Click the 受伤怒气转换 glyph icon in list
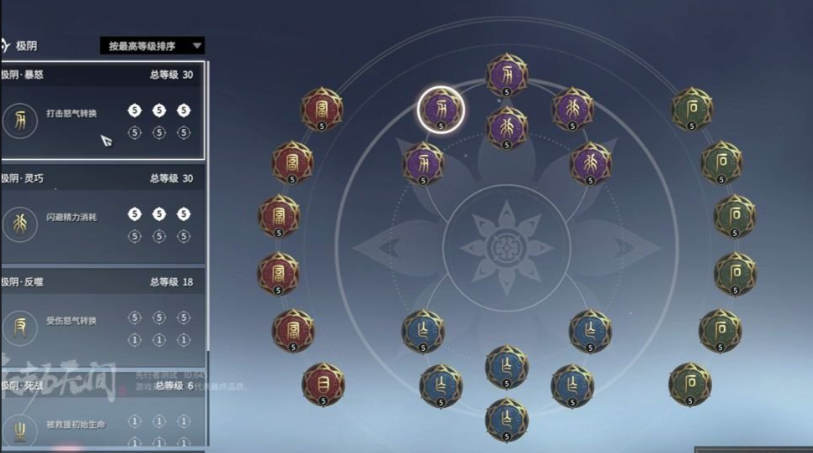This screenshot has height=453, width=813. 20,328
